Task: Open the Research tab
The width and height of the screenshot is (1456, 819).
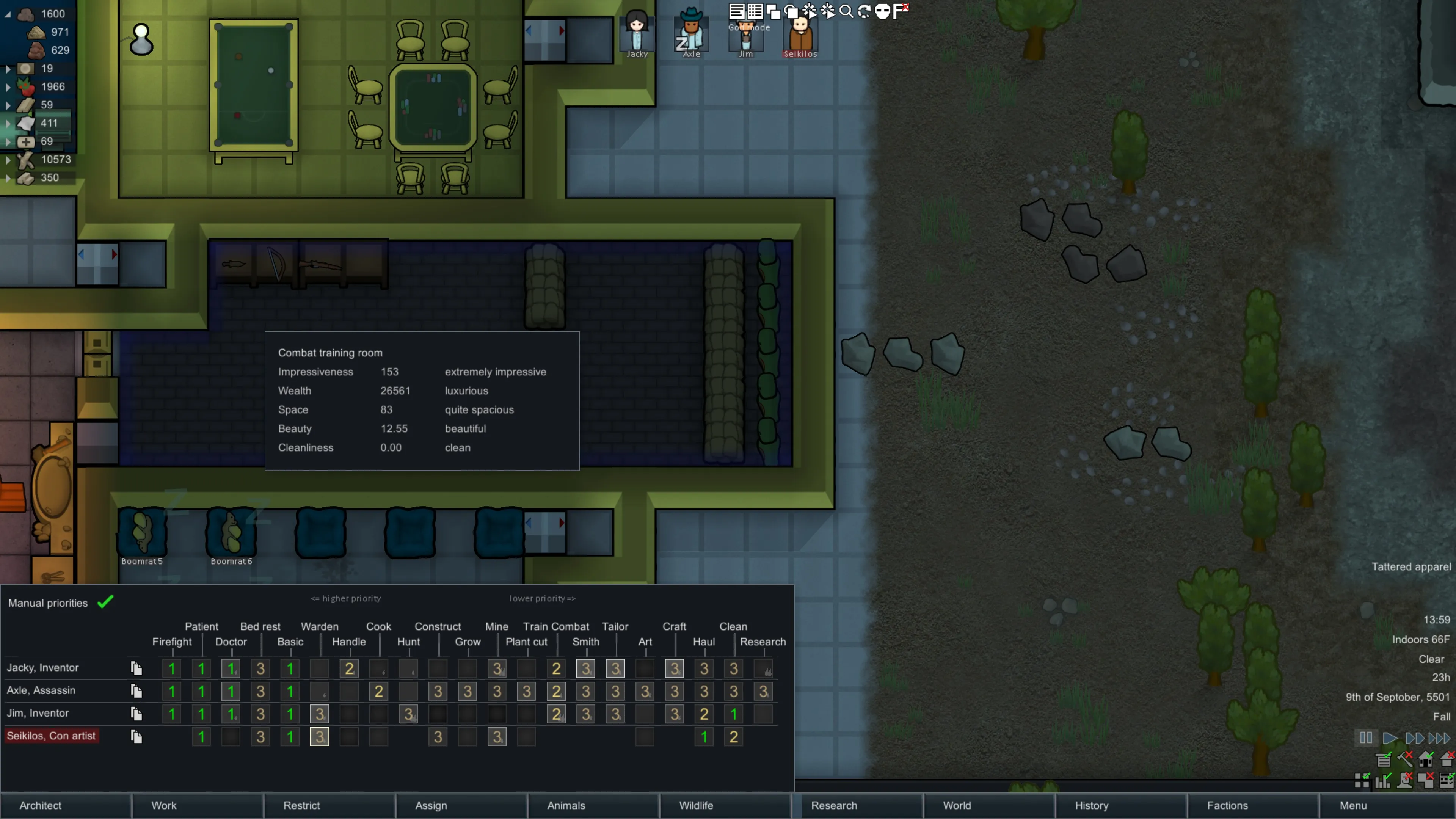Action: point(857,805)
